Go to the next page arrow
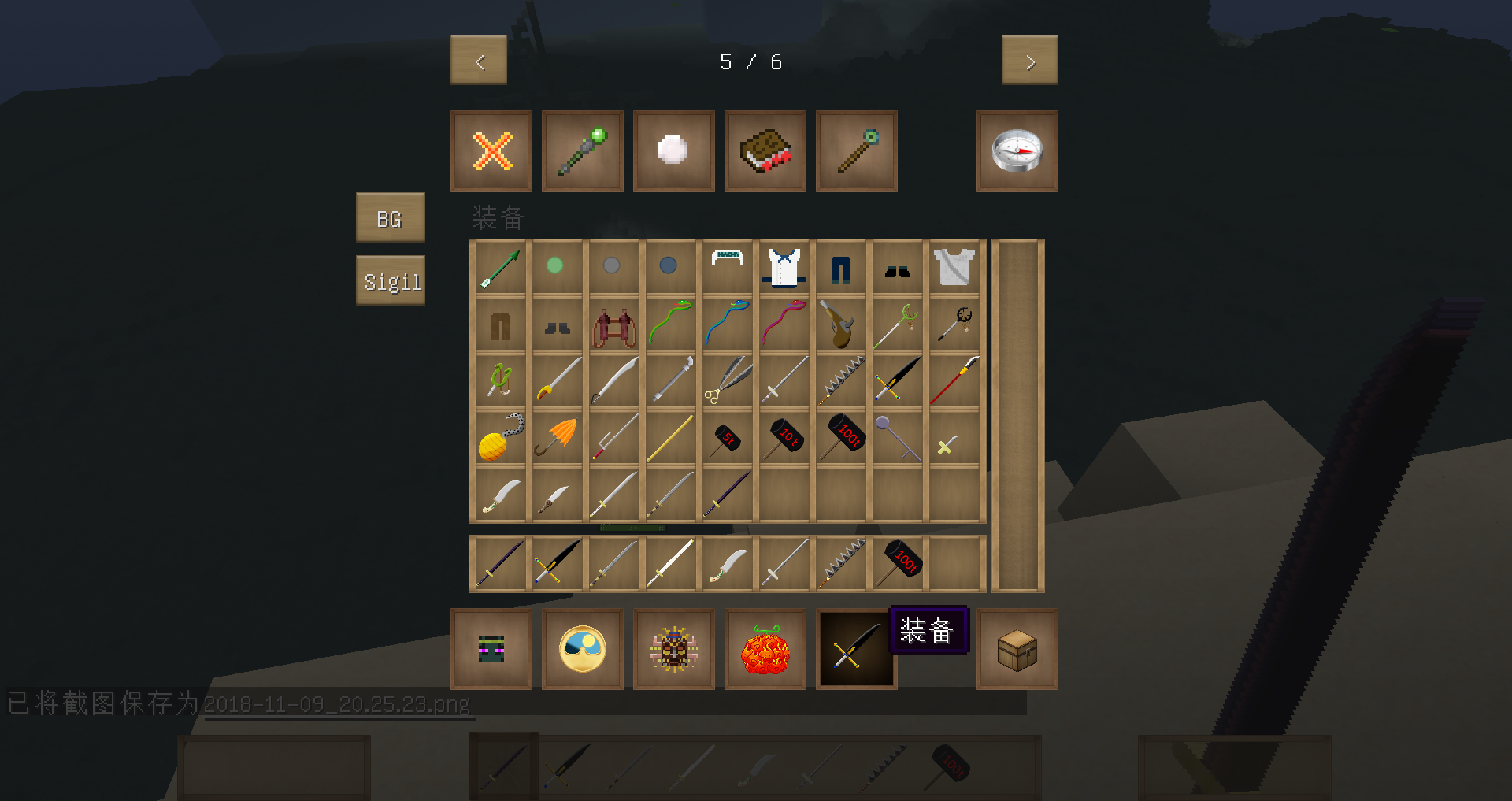Image resolution: width=1512 pixels, height=801 pixels. 1029,61
